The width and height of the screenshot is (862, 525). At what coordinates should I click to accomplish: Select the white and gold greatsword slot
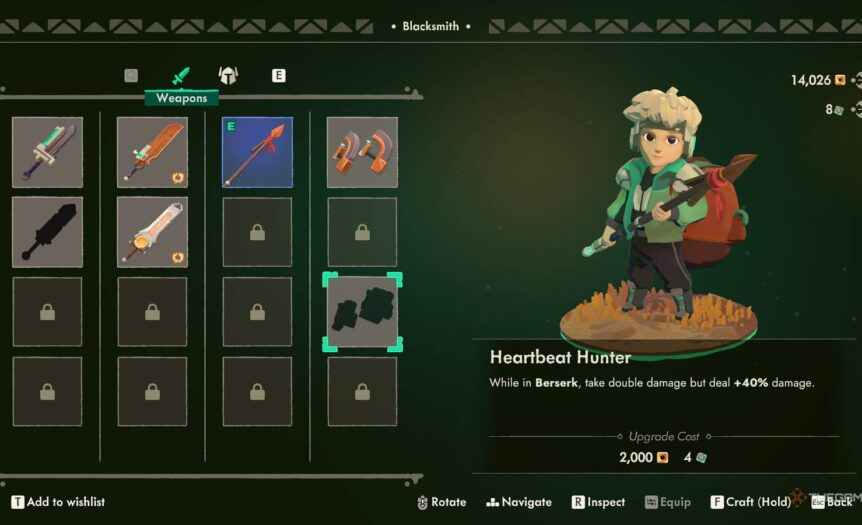(x=152, y=232)
